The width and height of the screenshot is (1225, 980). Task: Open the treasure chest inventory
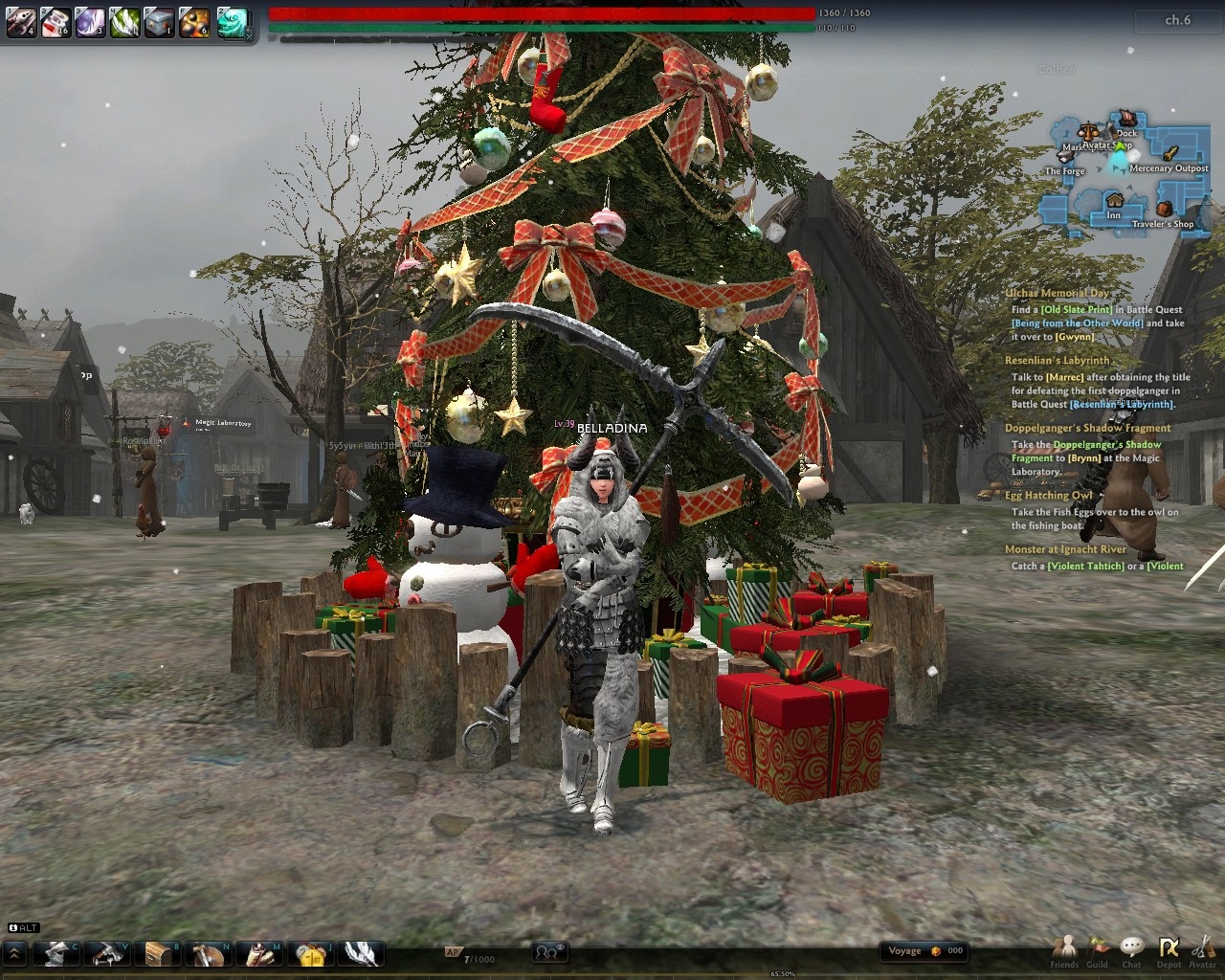tap(159, 953)
